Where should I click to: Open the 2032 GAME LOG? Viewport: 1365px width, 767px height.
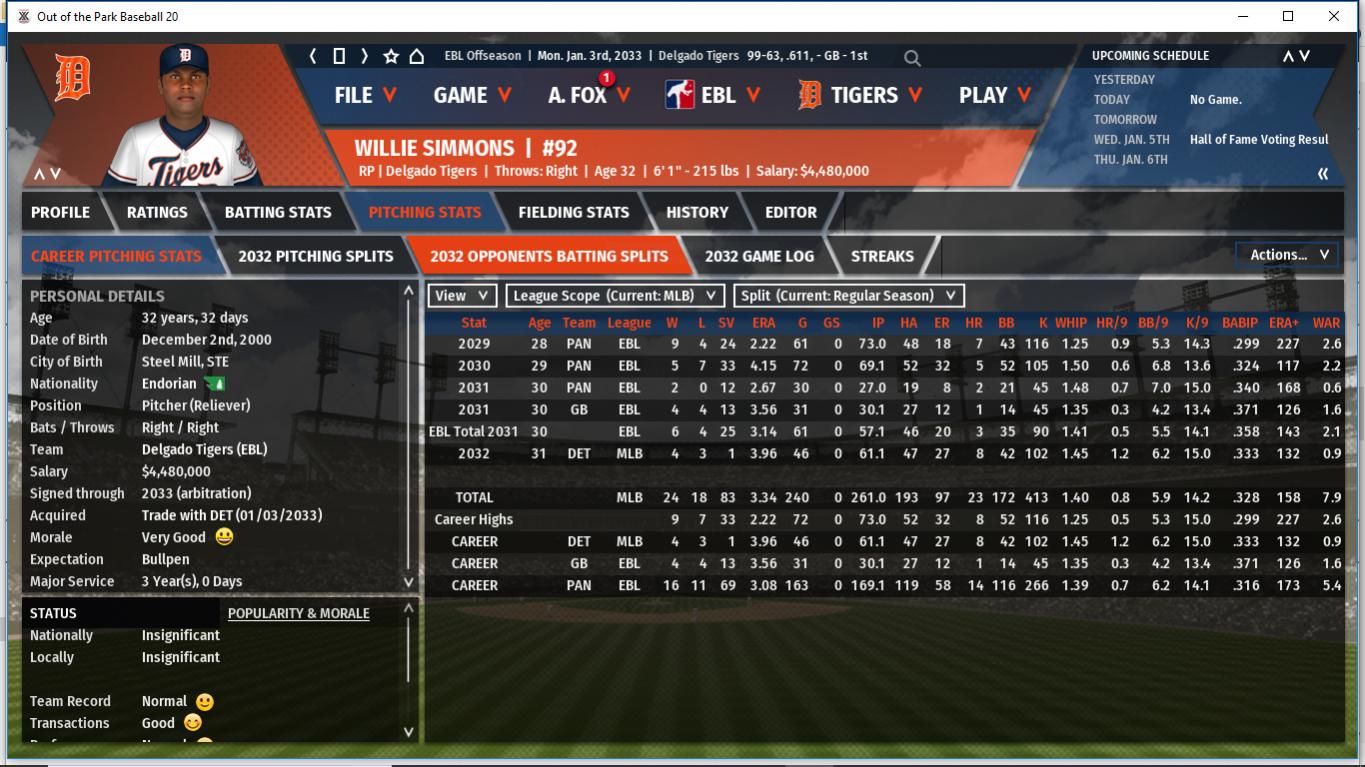pyautogui.click(x=759, y=256)
